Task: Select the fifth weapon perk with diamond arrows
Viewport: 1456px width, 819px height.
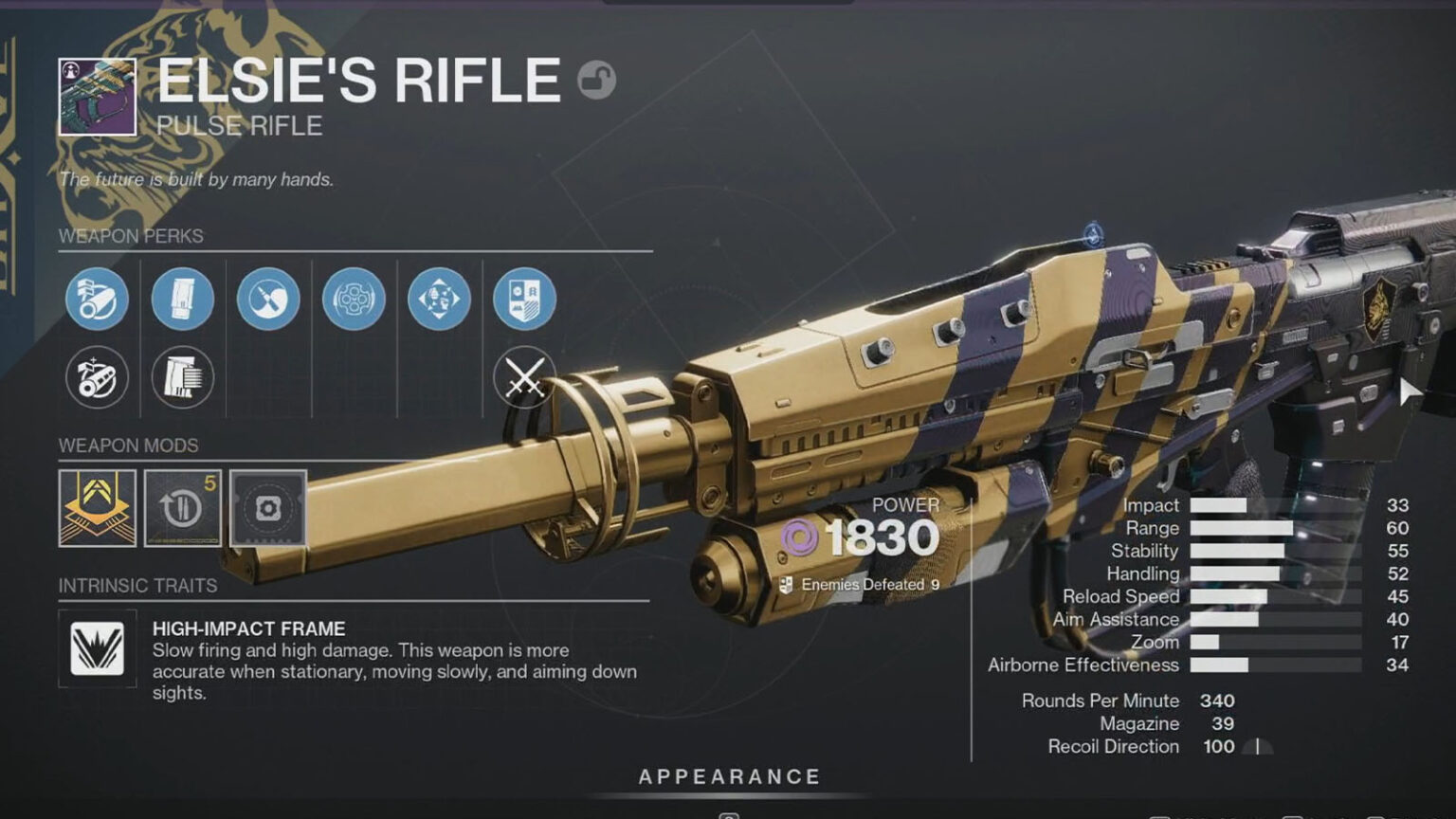Action: point(440,299)
